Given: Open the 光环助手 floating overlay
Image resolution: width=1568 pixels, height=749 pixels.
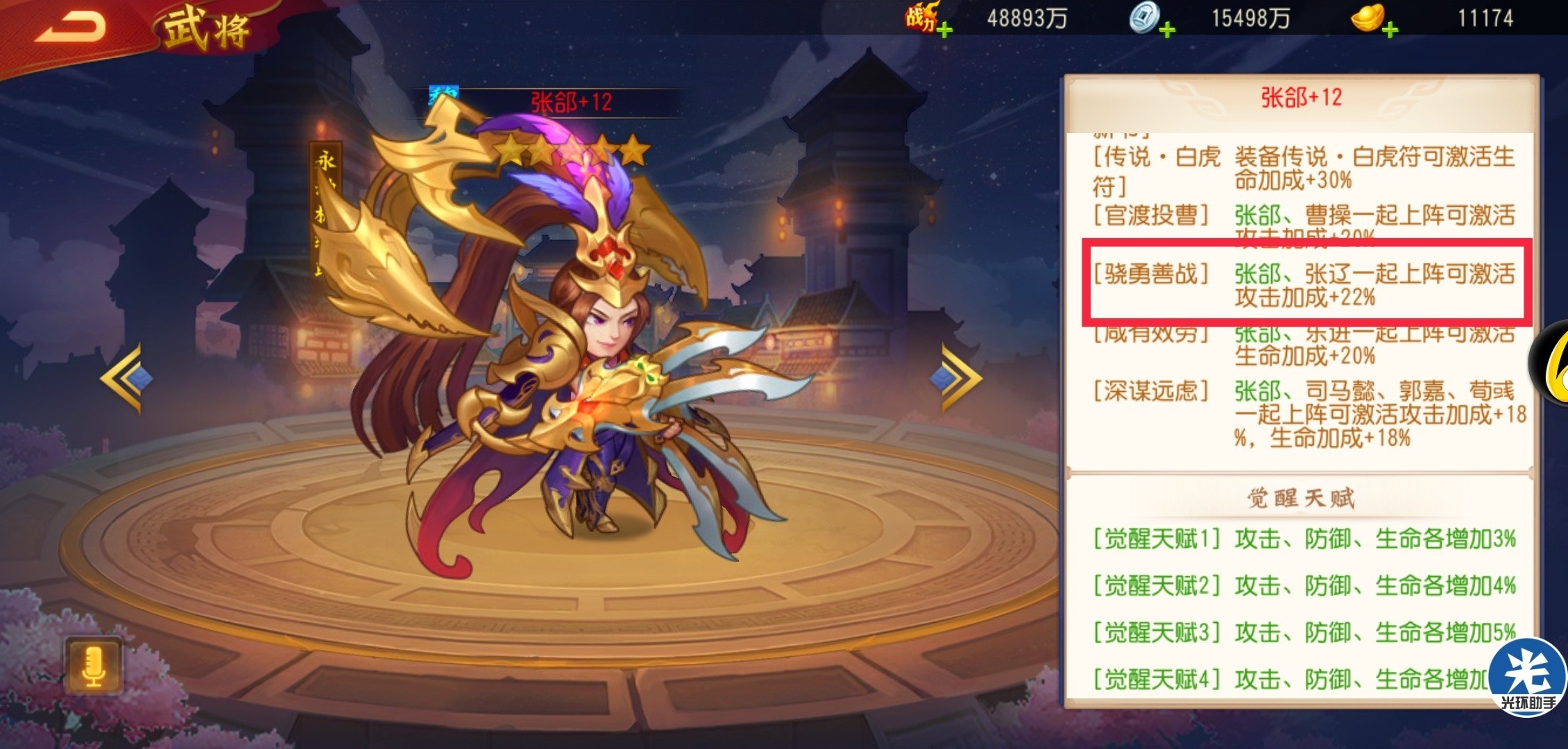Looking at the screenshot, I should (x=1528, y=676).
